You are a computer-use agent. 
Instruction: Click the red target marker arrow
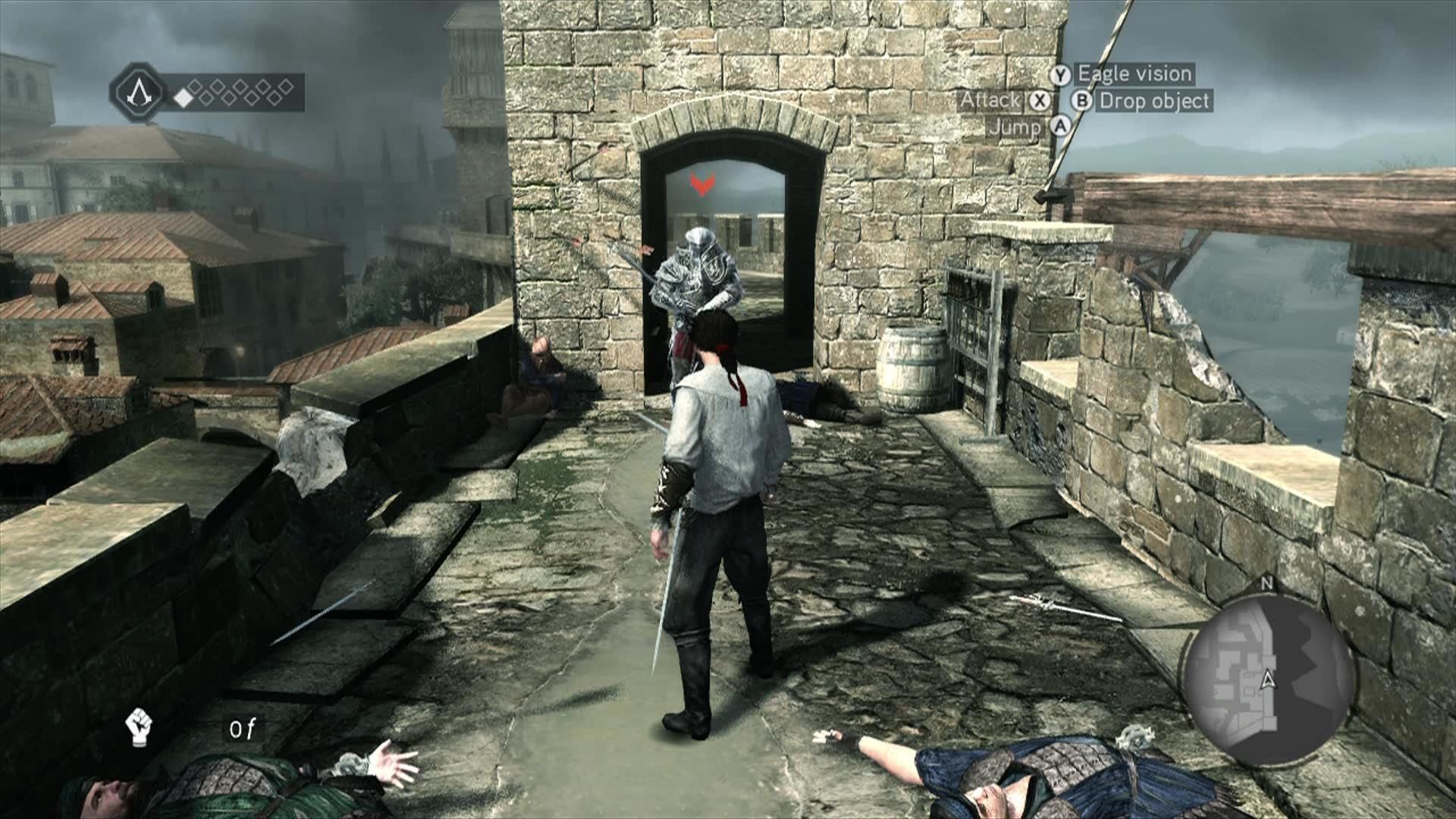pos(702,184)
